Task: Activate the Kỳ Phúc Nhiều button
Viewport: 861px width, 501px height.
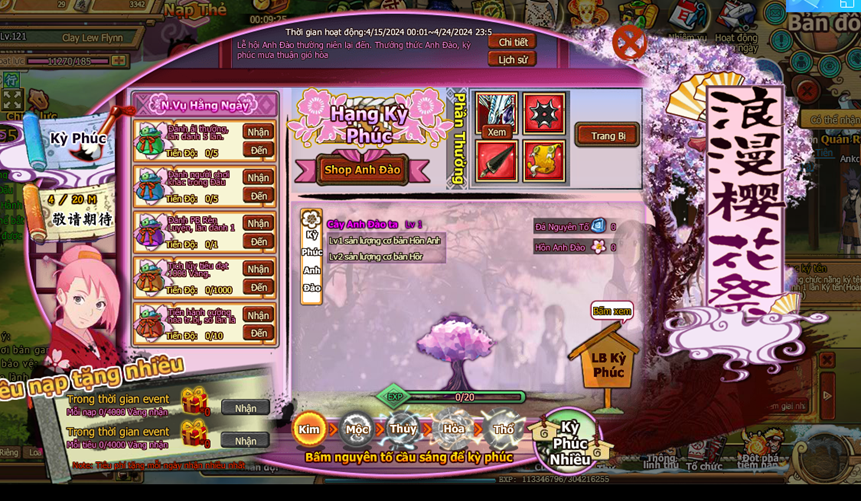Action: coord(570,441)
